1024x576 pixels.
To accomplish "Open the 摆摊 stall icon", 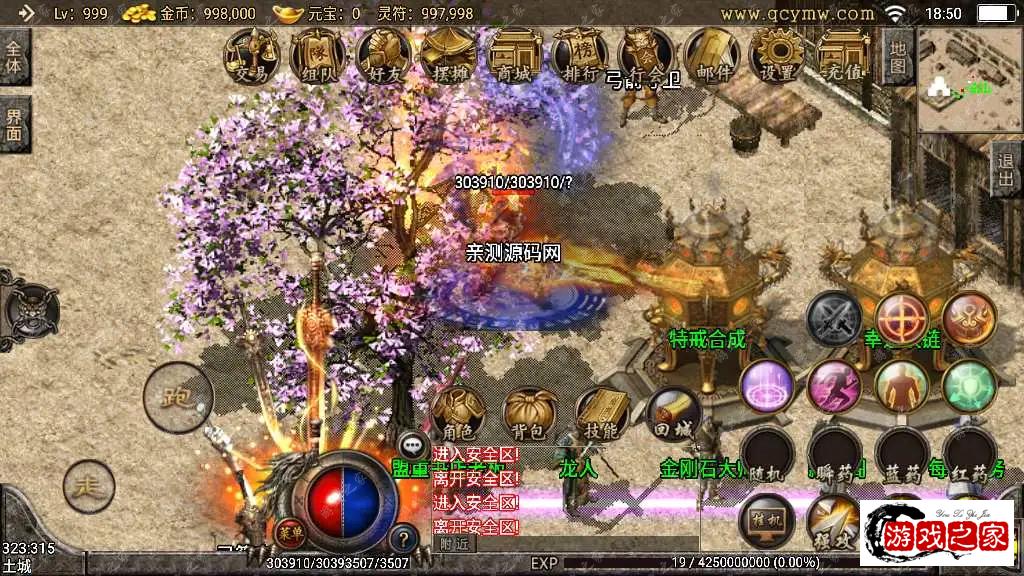I will click(448, 55).
